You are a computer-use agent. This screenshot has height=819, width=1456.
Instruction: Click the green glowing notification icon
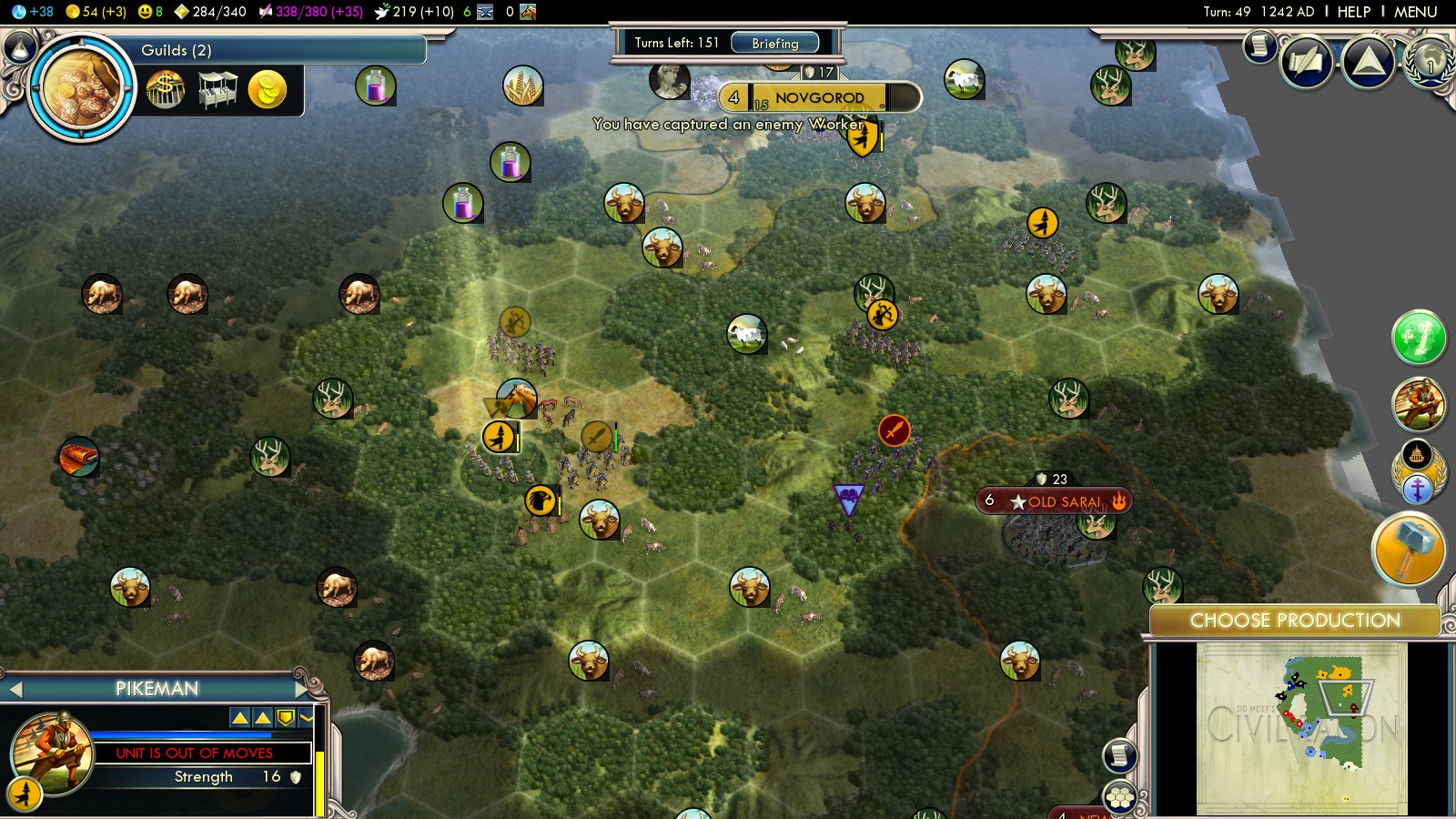[x=1419, y=338]
